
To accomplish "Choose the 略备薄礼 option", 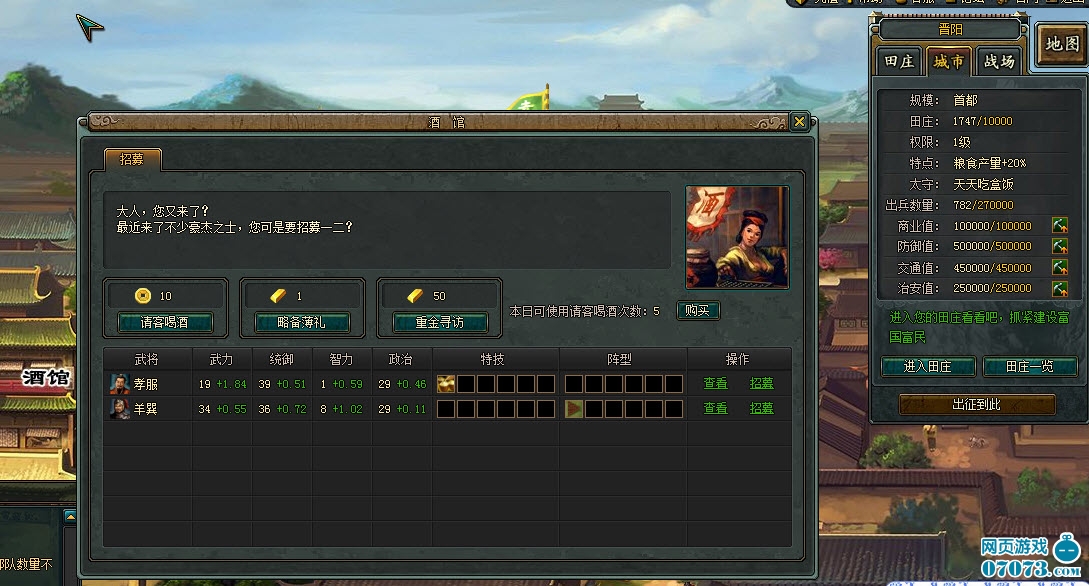I will pos(302,322).
